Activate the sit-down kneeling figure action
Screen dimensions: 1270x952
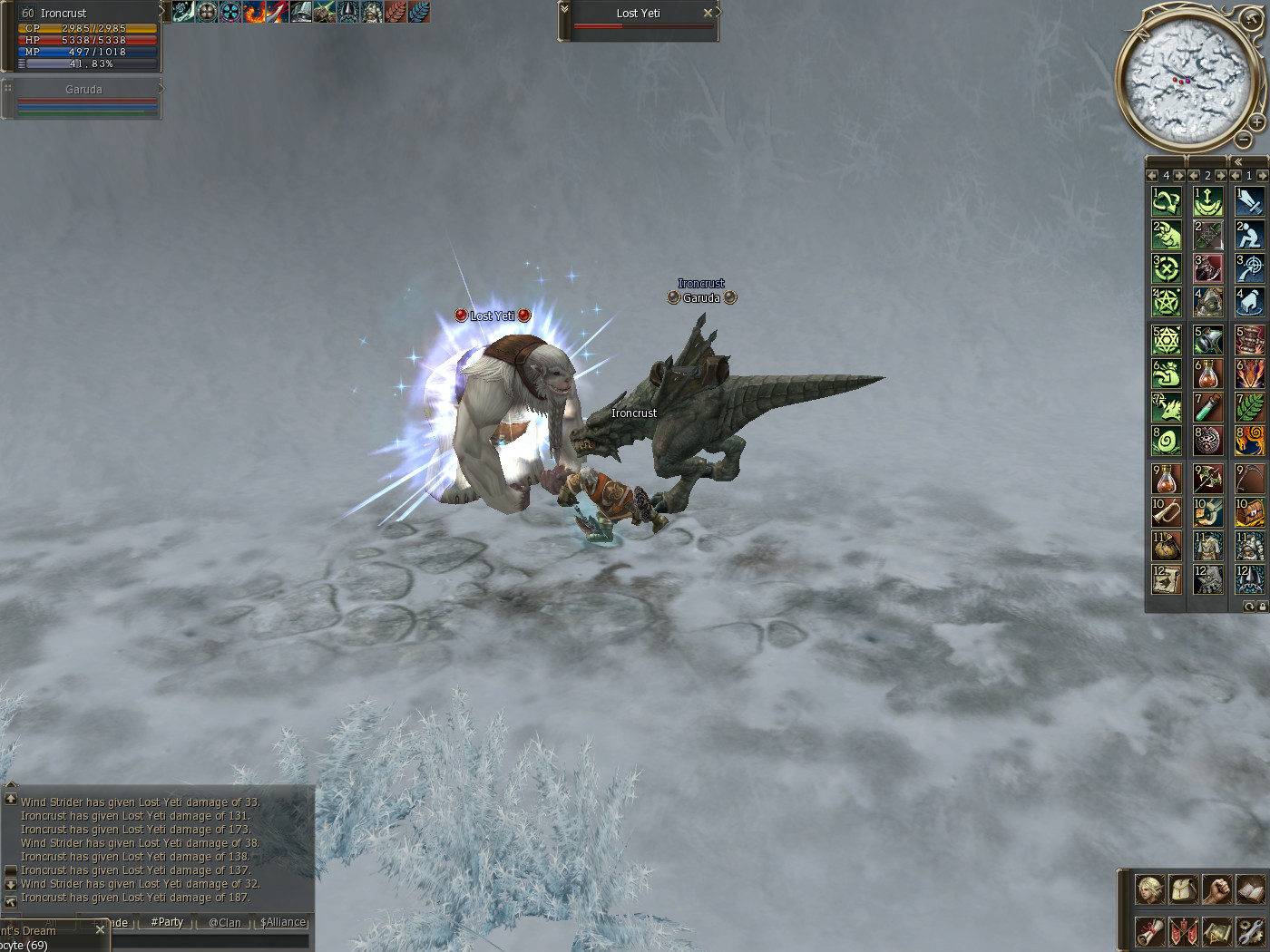point(1249,235)
